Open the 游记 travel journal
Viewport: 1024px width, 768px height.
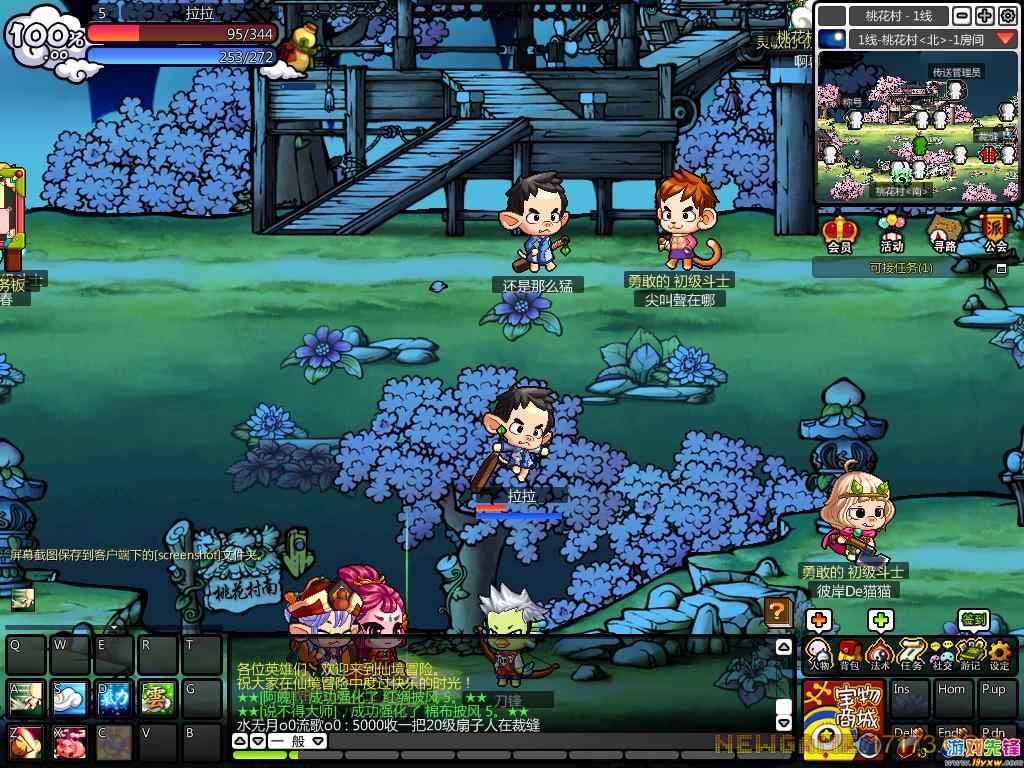point(970,655)
